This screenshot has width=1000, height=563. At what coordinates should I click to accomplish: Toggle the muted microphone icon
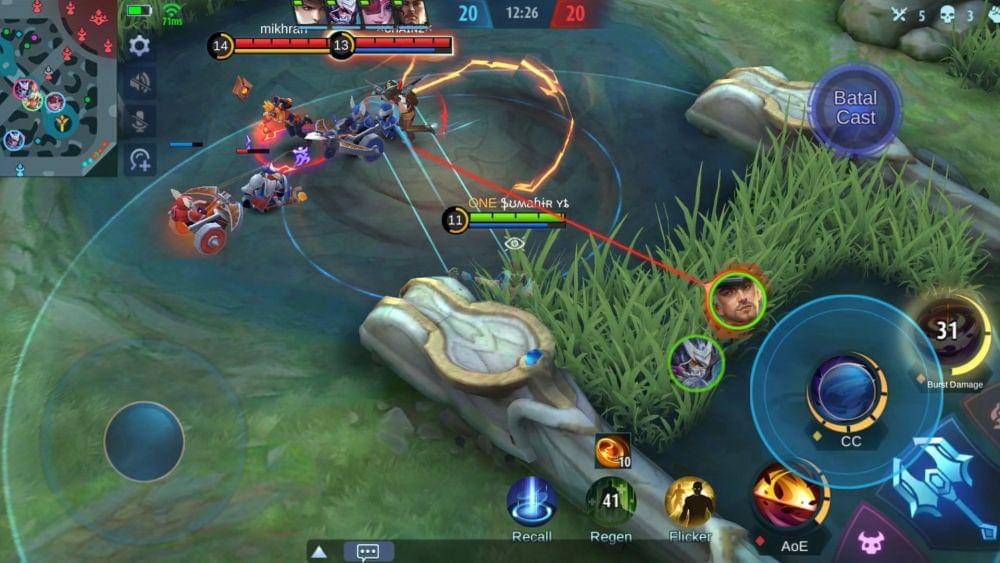pos(139,120)
